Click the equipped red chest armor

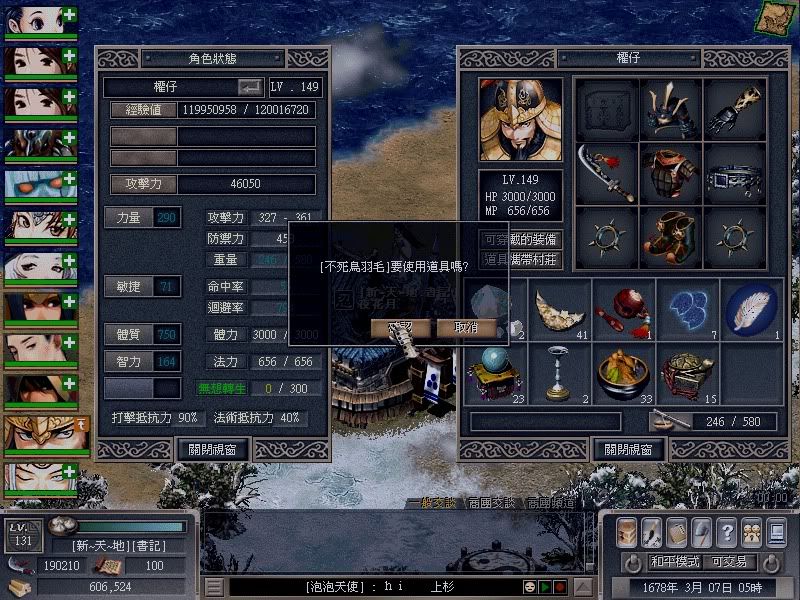click(x=671, y=173)
